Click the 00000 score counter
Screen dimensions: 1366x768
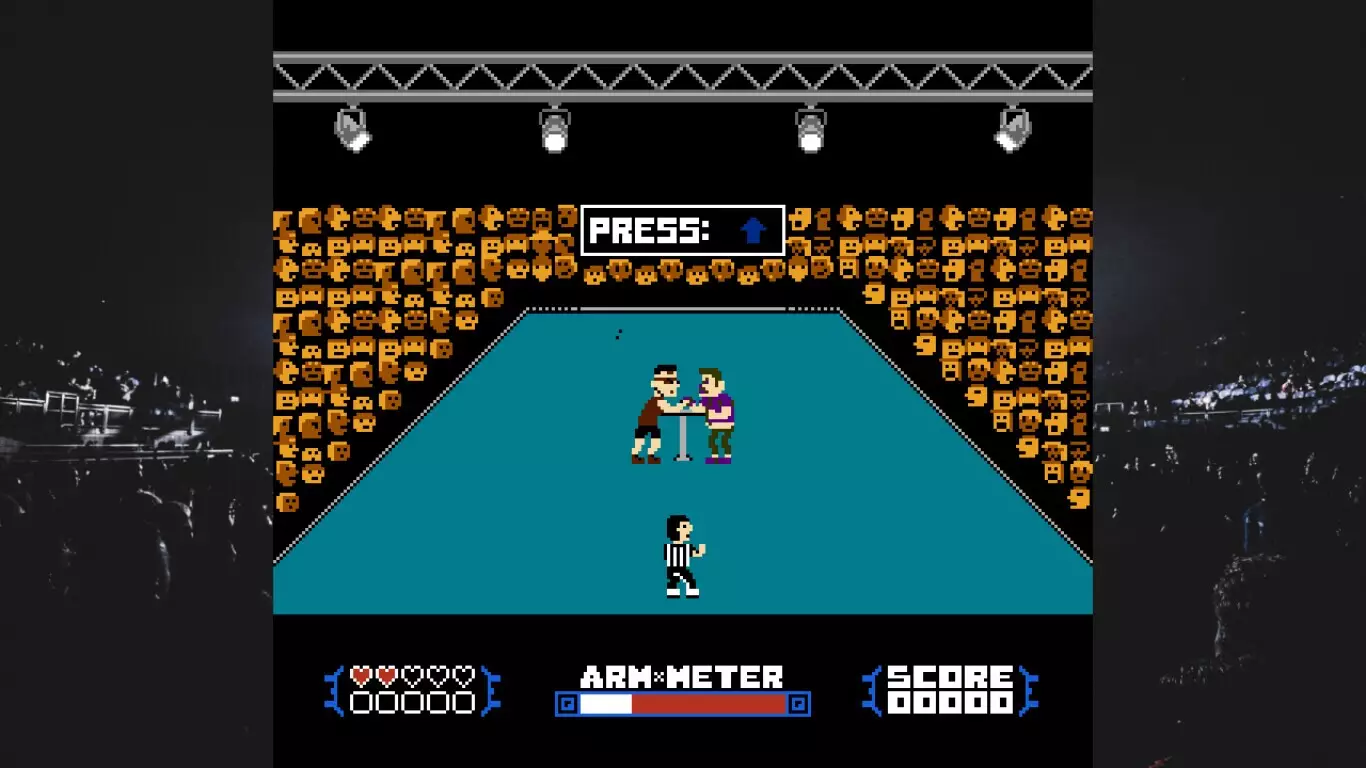(x=950, y=700)
